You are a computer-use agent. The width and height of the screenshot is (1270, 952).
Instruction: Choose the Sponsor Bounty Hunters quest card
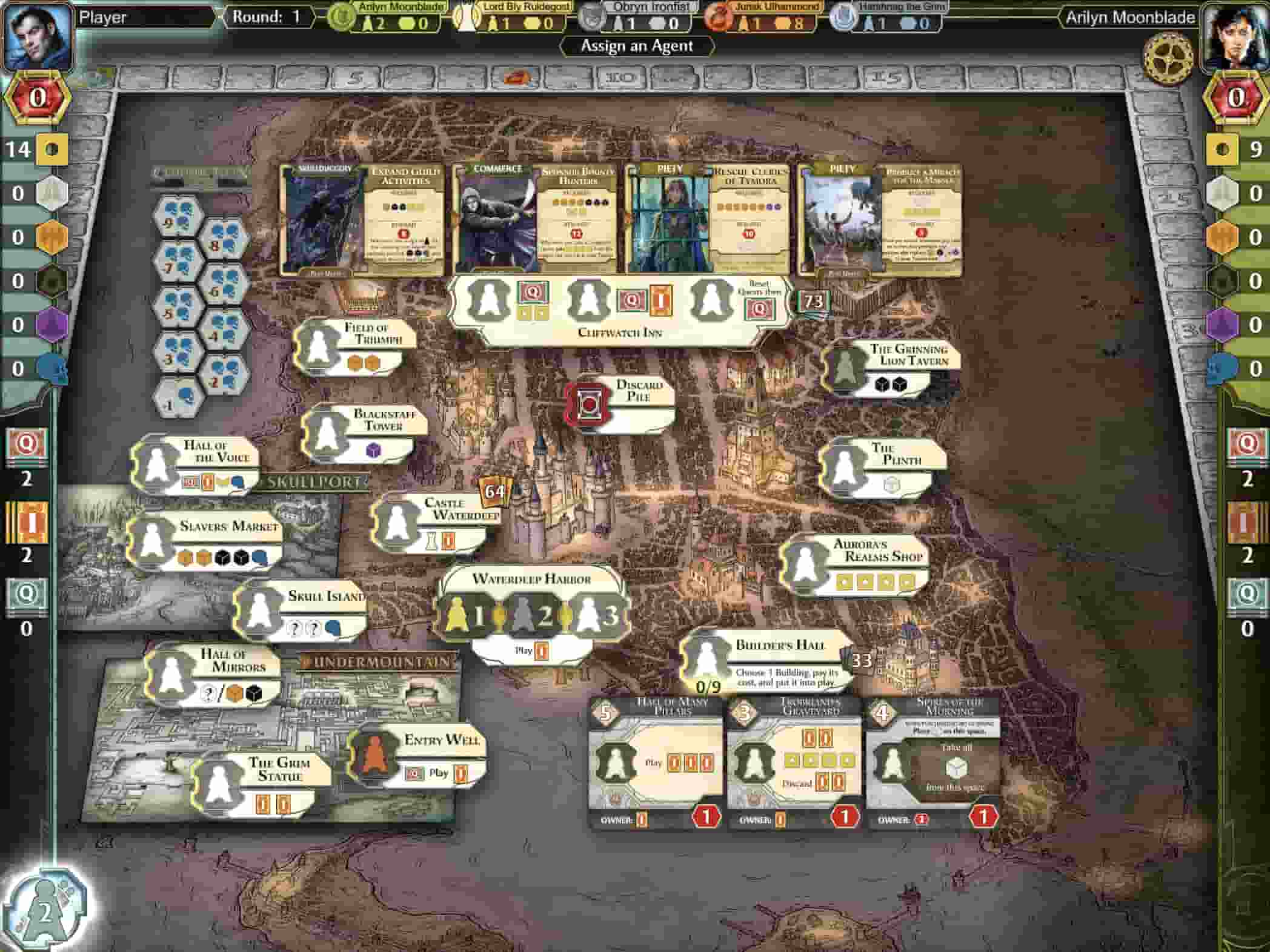tap(536, 219)
